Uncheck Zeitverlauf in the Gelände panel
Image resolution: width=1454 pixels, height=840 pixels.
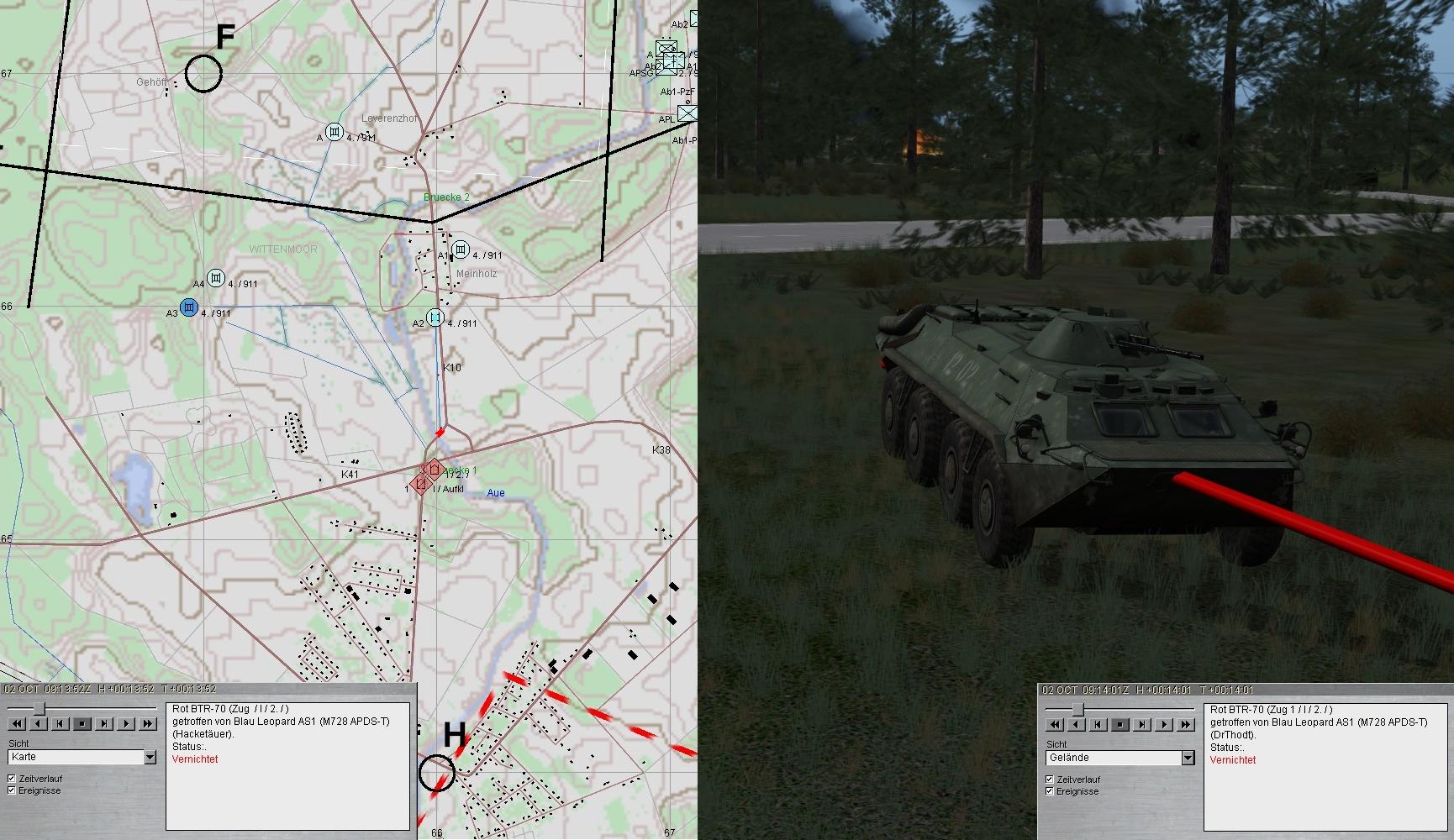[x=1050, y=780]
